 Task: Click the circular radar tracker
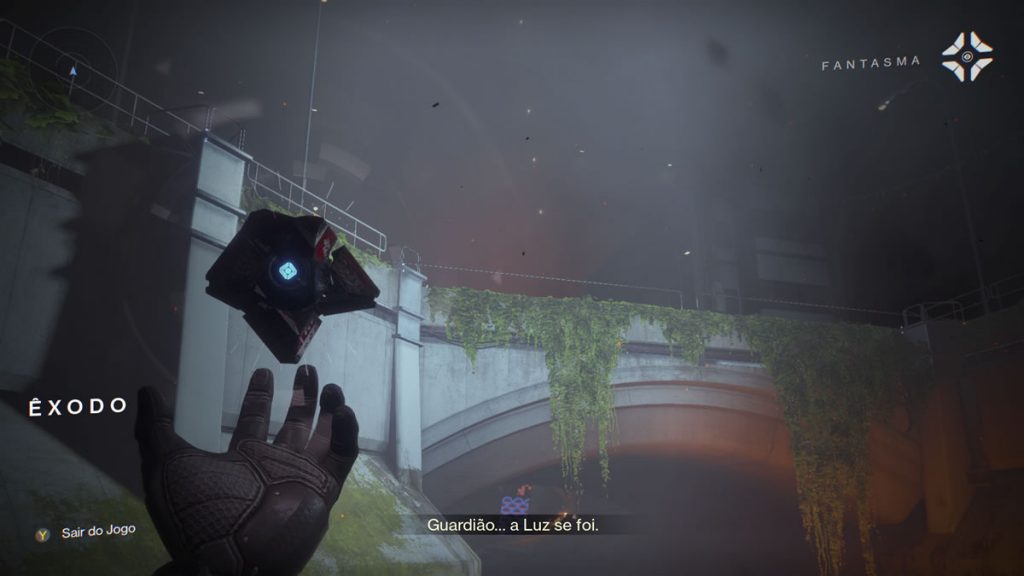pos(72,72)
